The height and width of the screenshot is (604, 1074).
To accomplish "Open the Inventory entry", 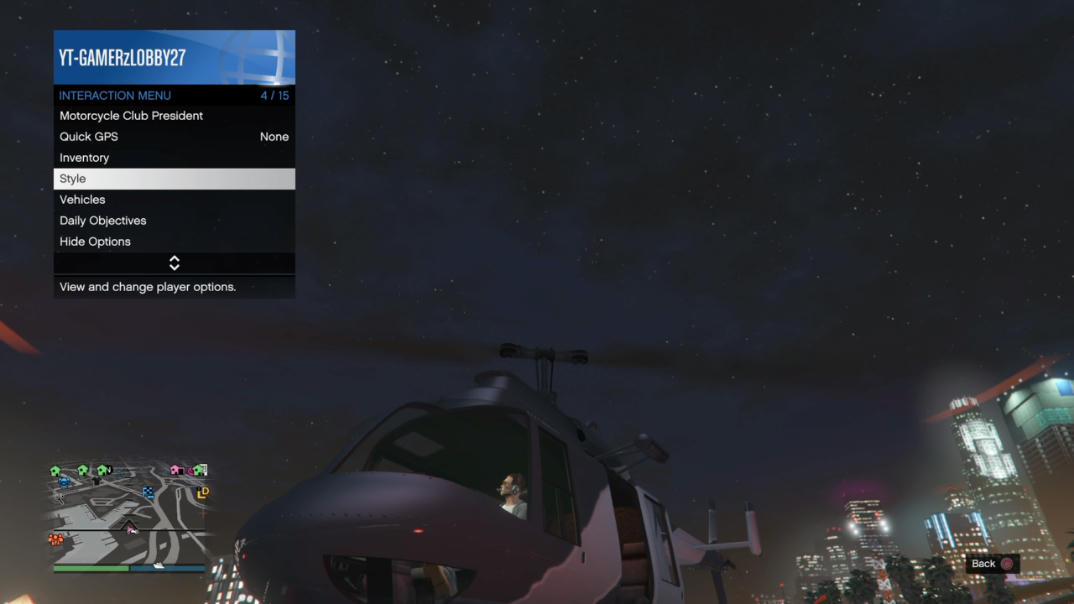I will [173, 158].
